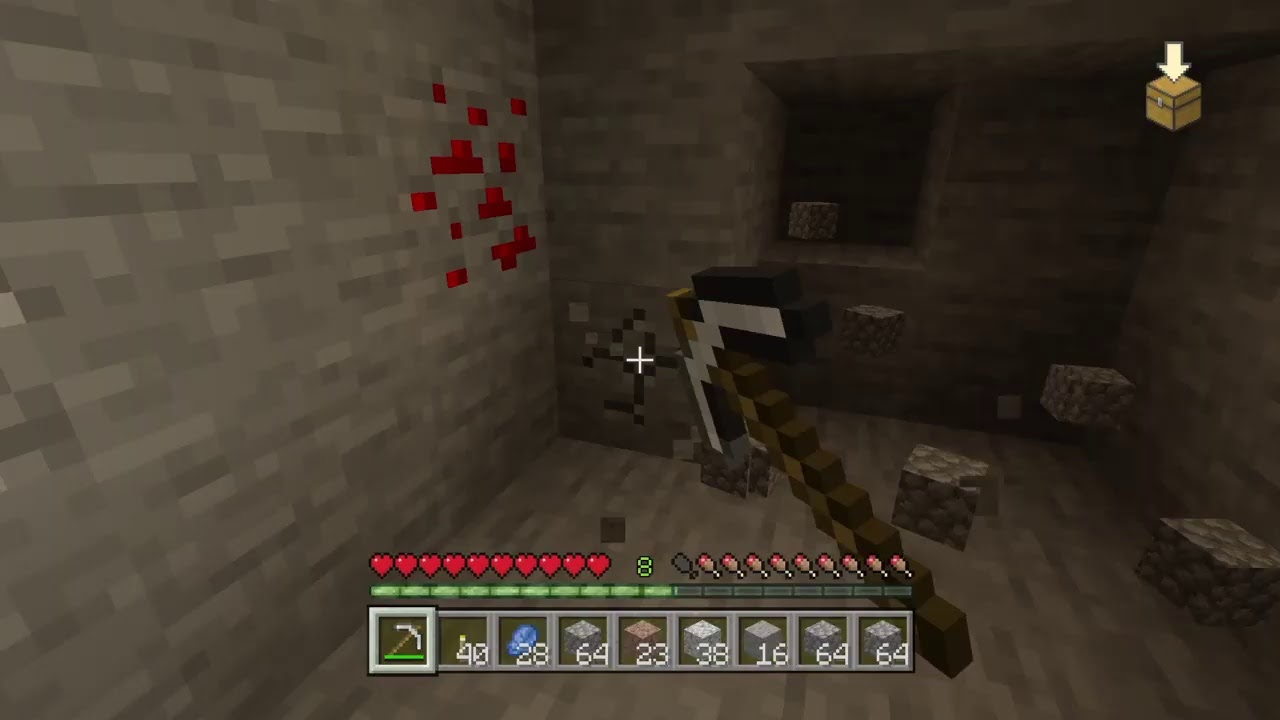
Task: Select the torch stack of 40
Action: [x=463, y=643]
